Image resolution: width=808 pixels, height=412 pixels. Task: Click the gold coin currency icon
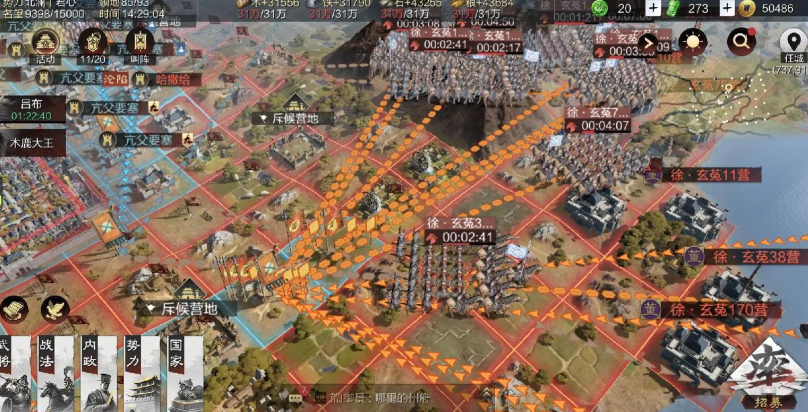(747, 8)
